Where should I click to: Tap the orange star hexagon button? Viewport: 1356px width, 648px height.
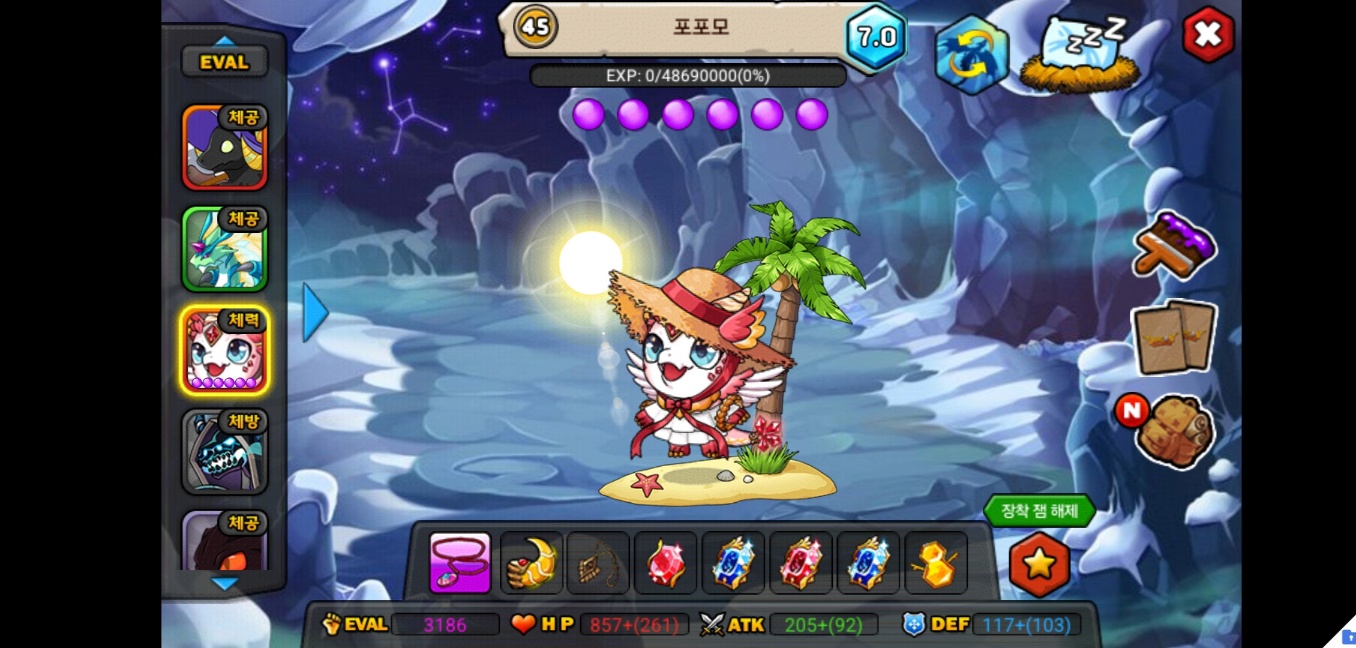click(1039, 564)
